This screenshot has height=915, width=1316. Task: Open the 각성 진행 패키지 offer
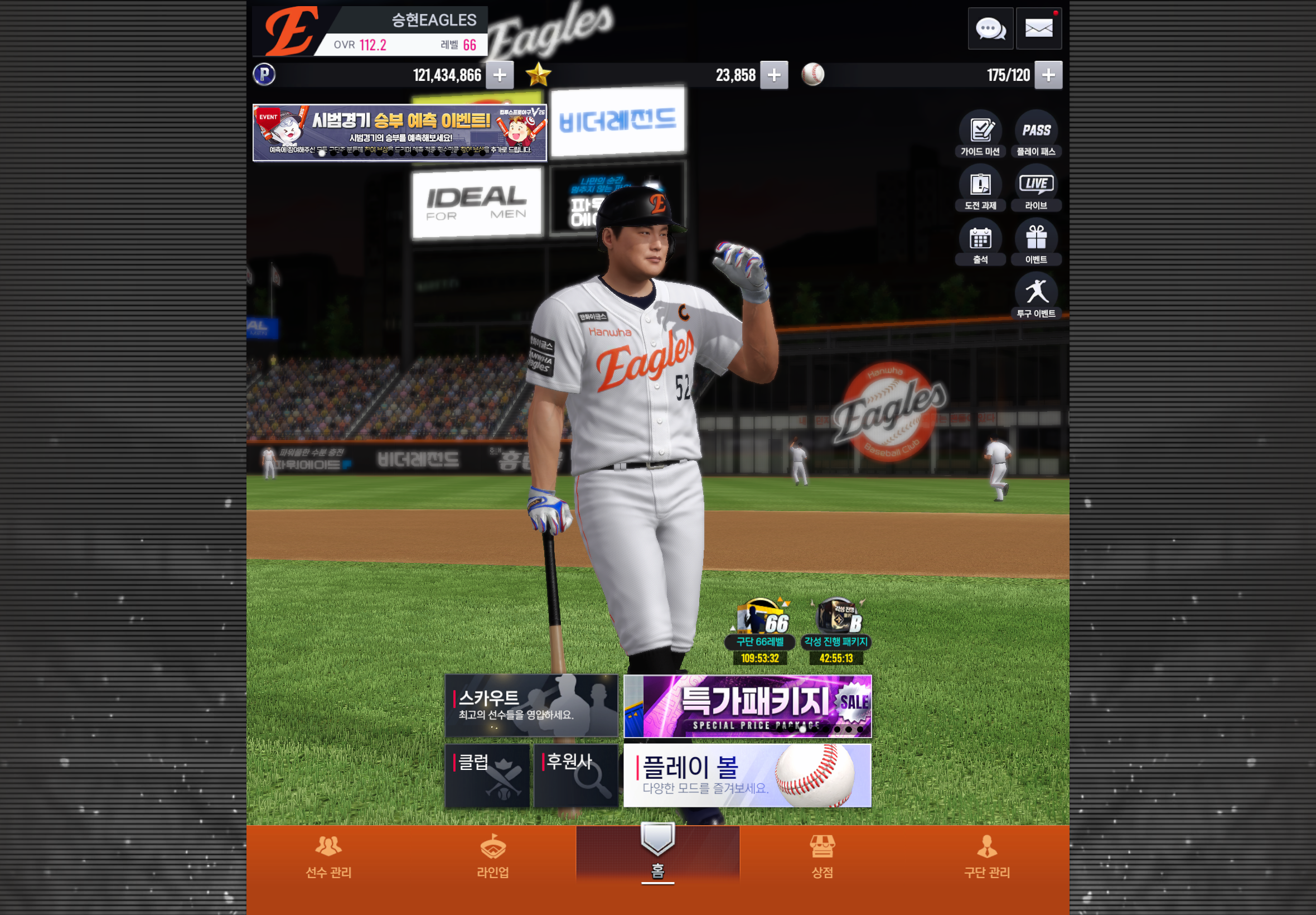coord(836,630)
